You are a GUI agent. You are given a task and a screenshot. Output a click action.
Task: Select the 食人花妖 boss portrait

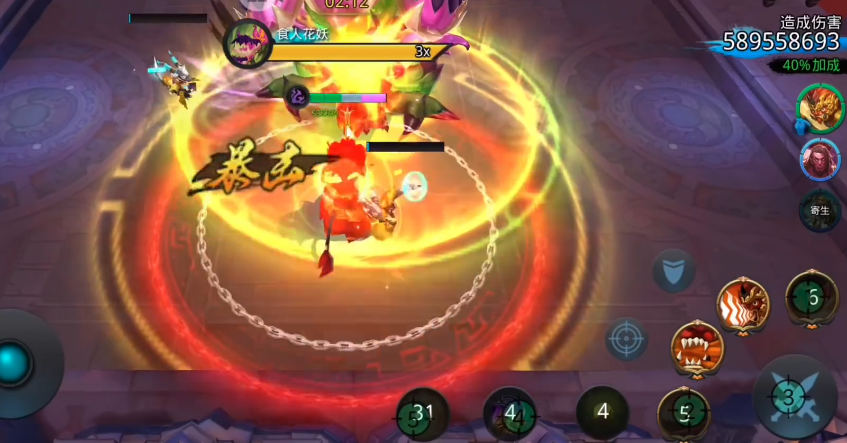pos(244,45)
